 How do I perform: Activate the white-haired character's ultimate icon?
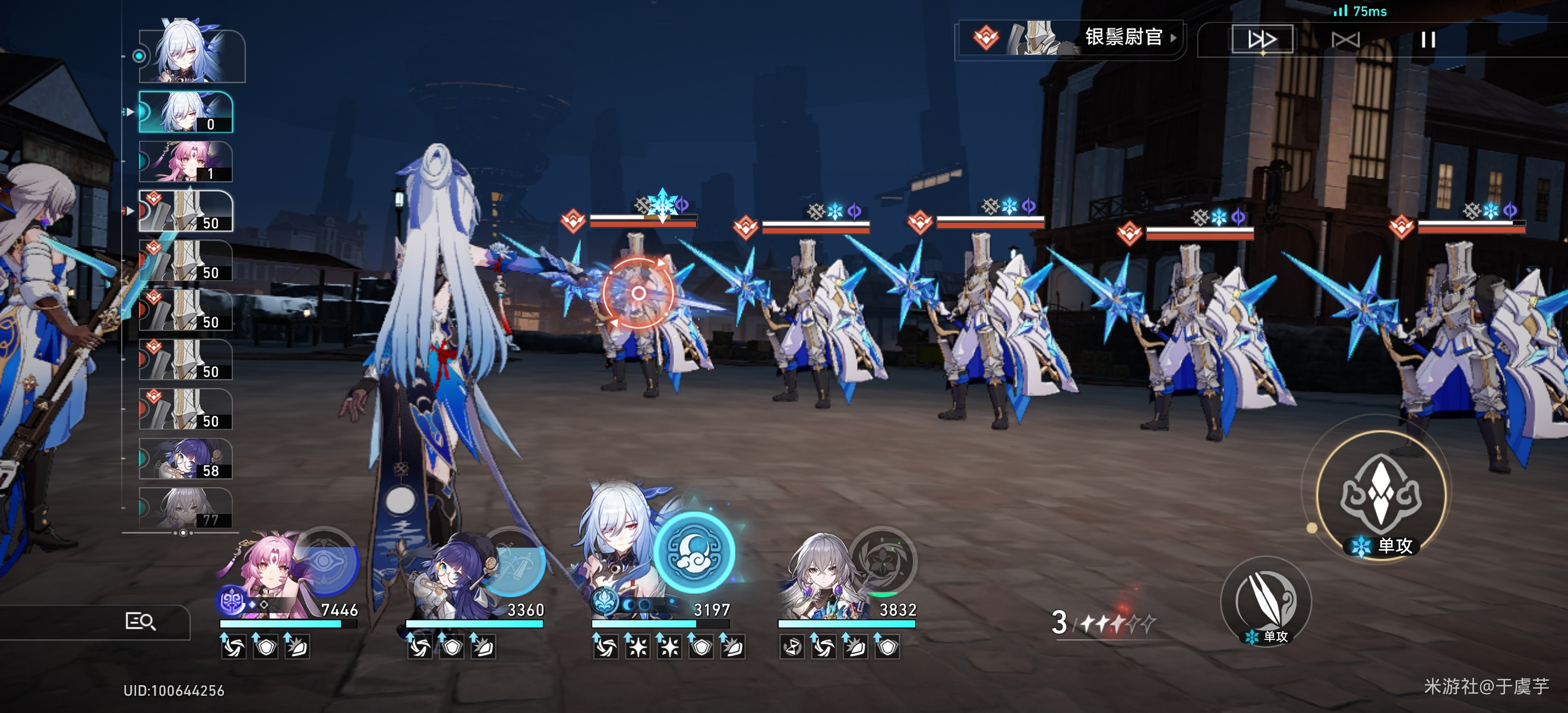point(882,560)
